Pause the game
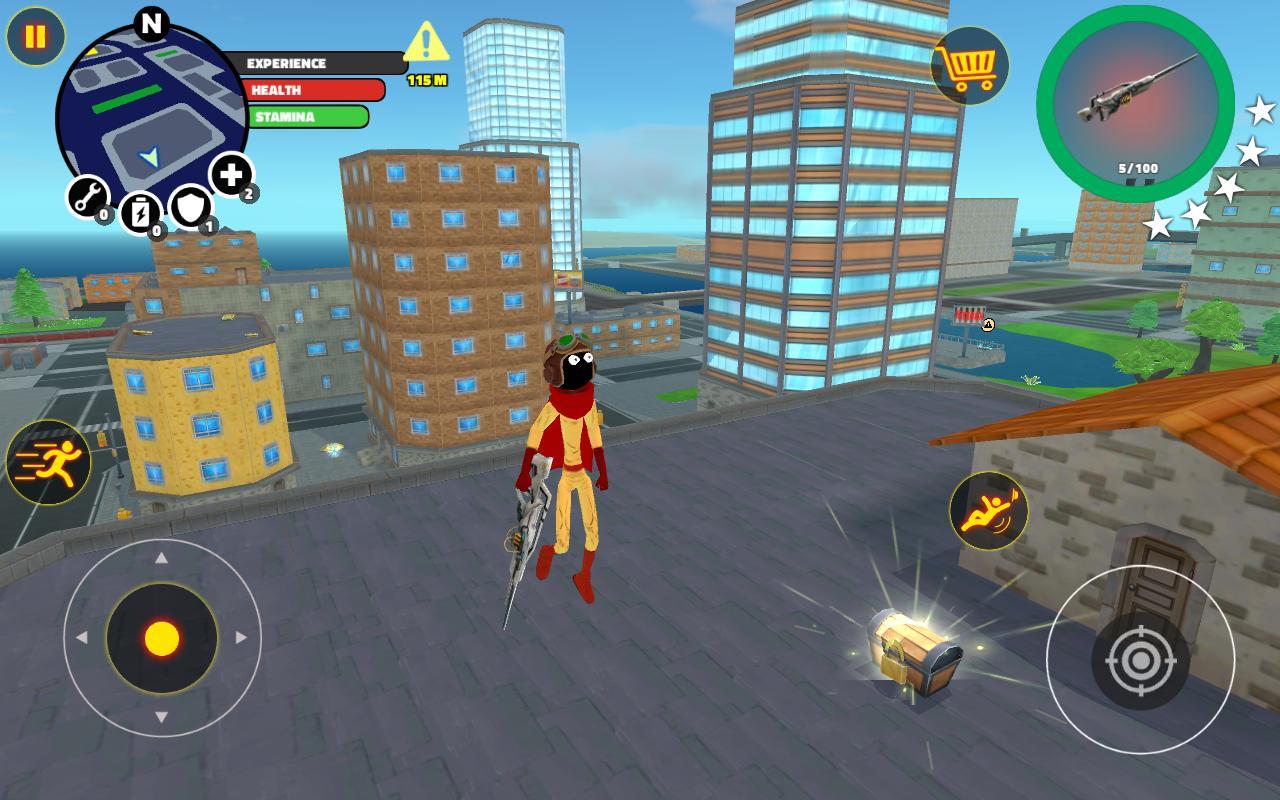This screenshot has width=1280, height=800. [35, 38]
